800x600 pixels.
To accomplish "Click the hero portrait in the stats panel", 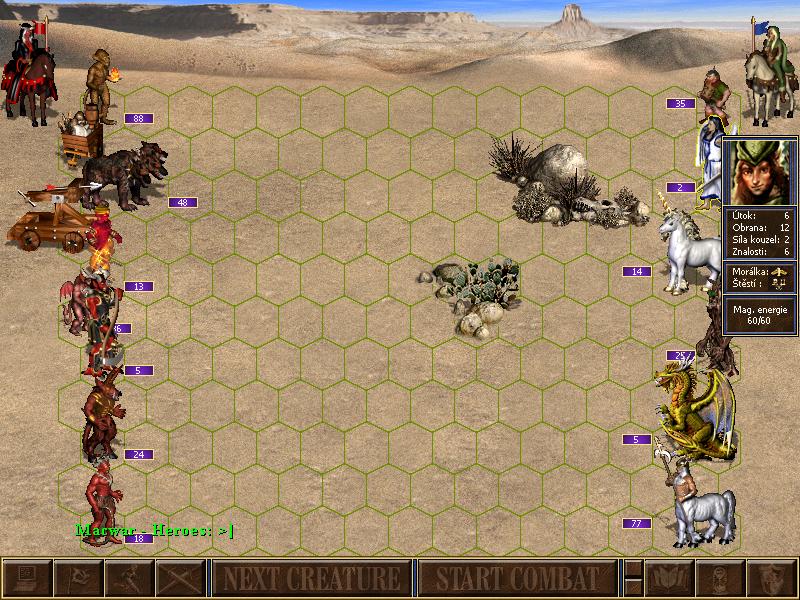I will 759,170.
